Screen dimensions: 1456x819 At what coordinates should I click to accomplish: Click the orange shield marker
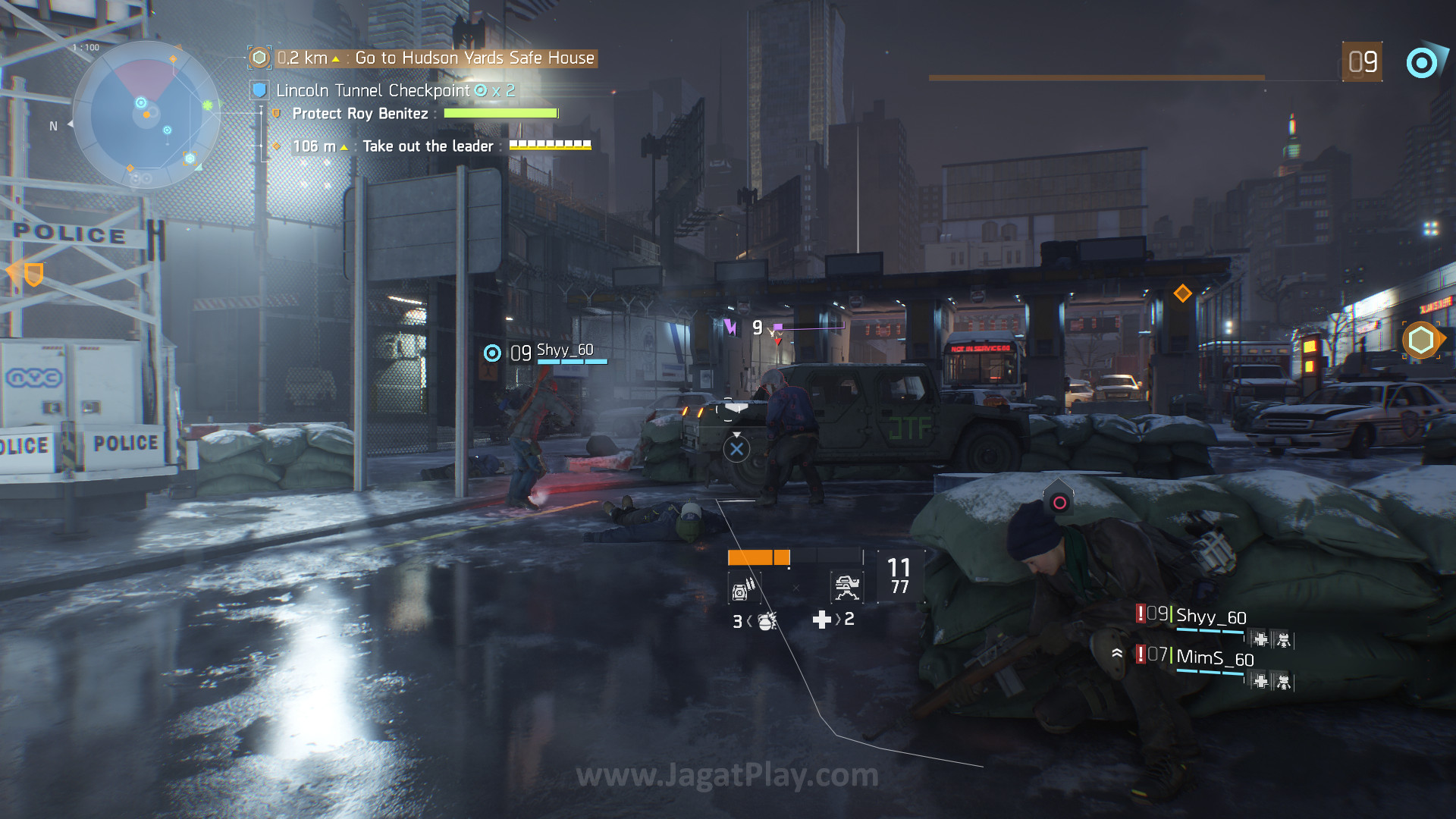[33, 274]
